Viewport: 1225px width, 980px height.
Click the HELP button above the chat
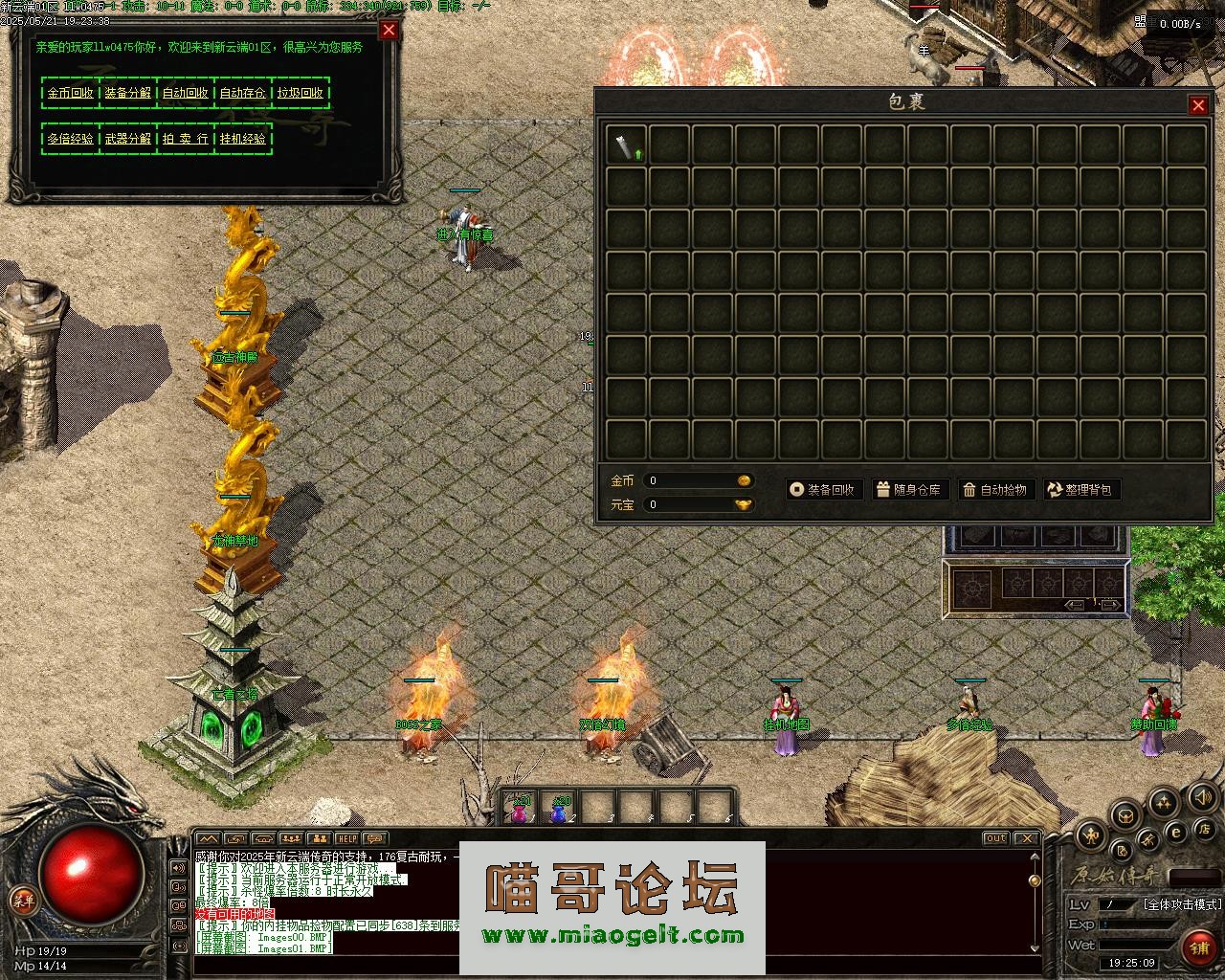pos(346,838)
